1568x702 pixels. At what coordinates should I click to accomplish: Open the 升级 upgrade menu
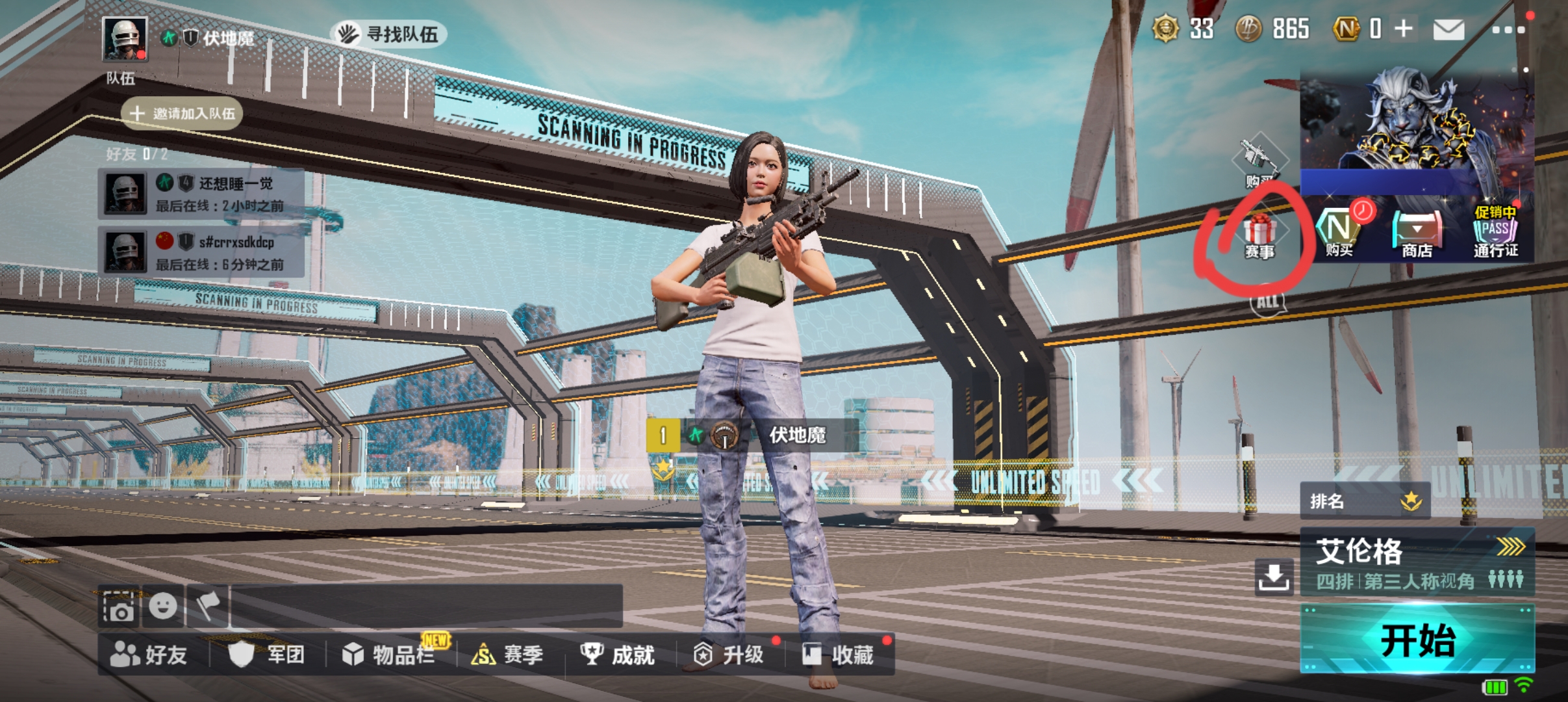729,655
